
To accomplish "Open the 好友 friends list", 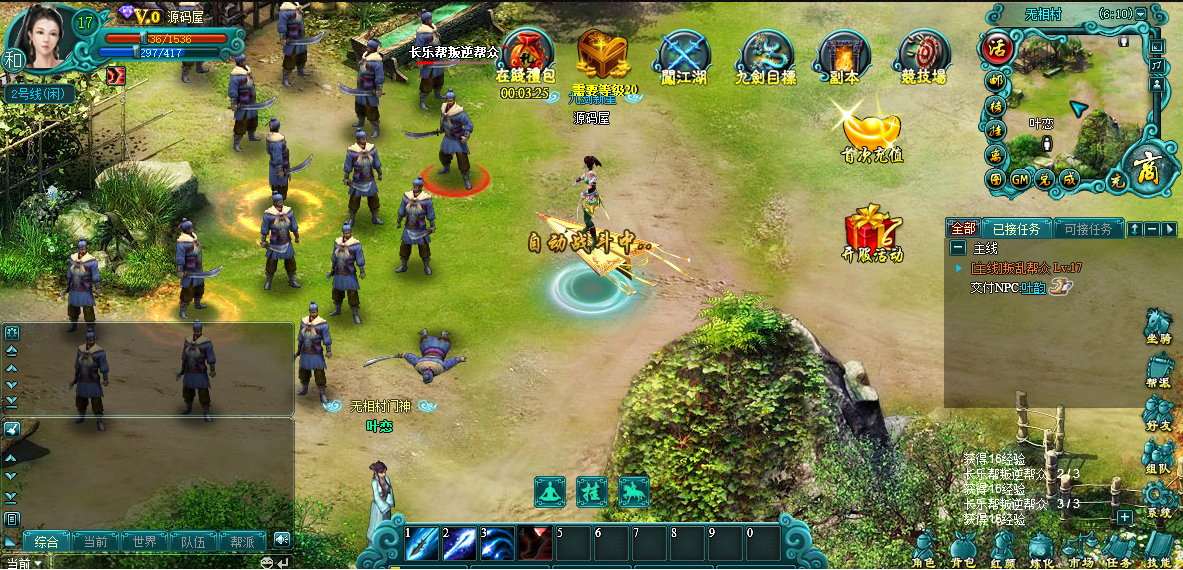I will pos(1159,411).
